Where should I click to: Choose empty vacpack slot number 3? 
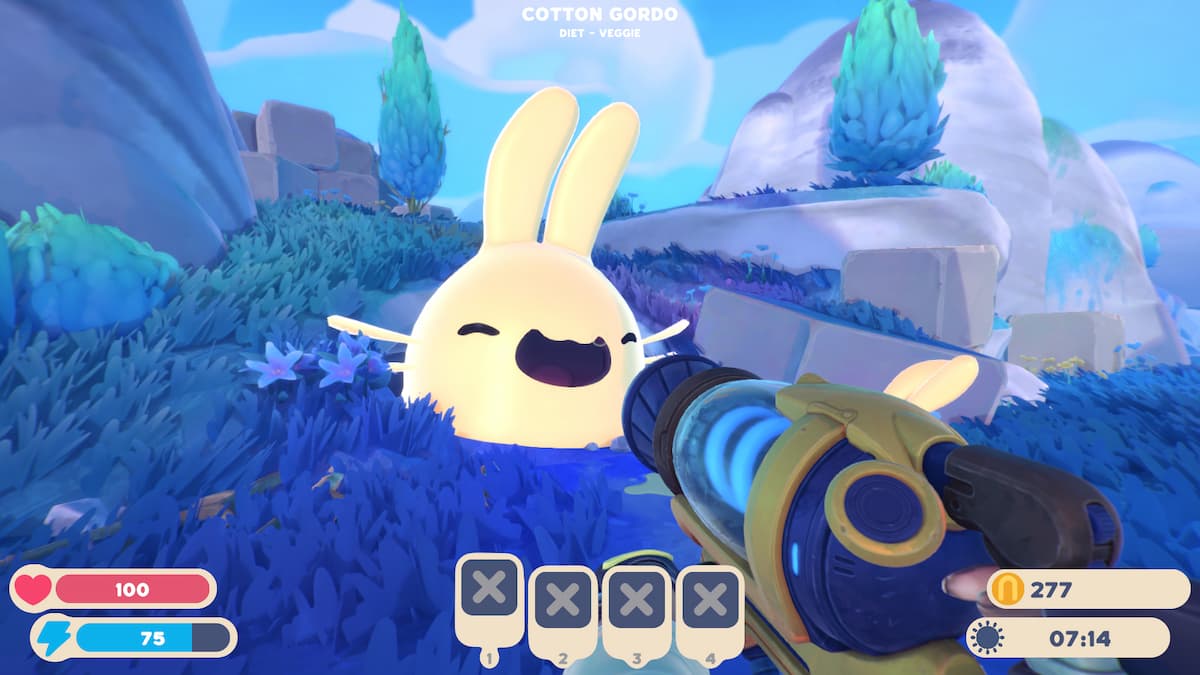[637, 601]
